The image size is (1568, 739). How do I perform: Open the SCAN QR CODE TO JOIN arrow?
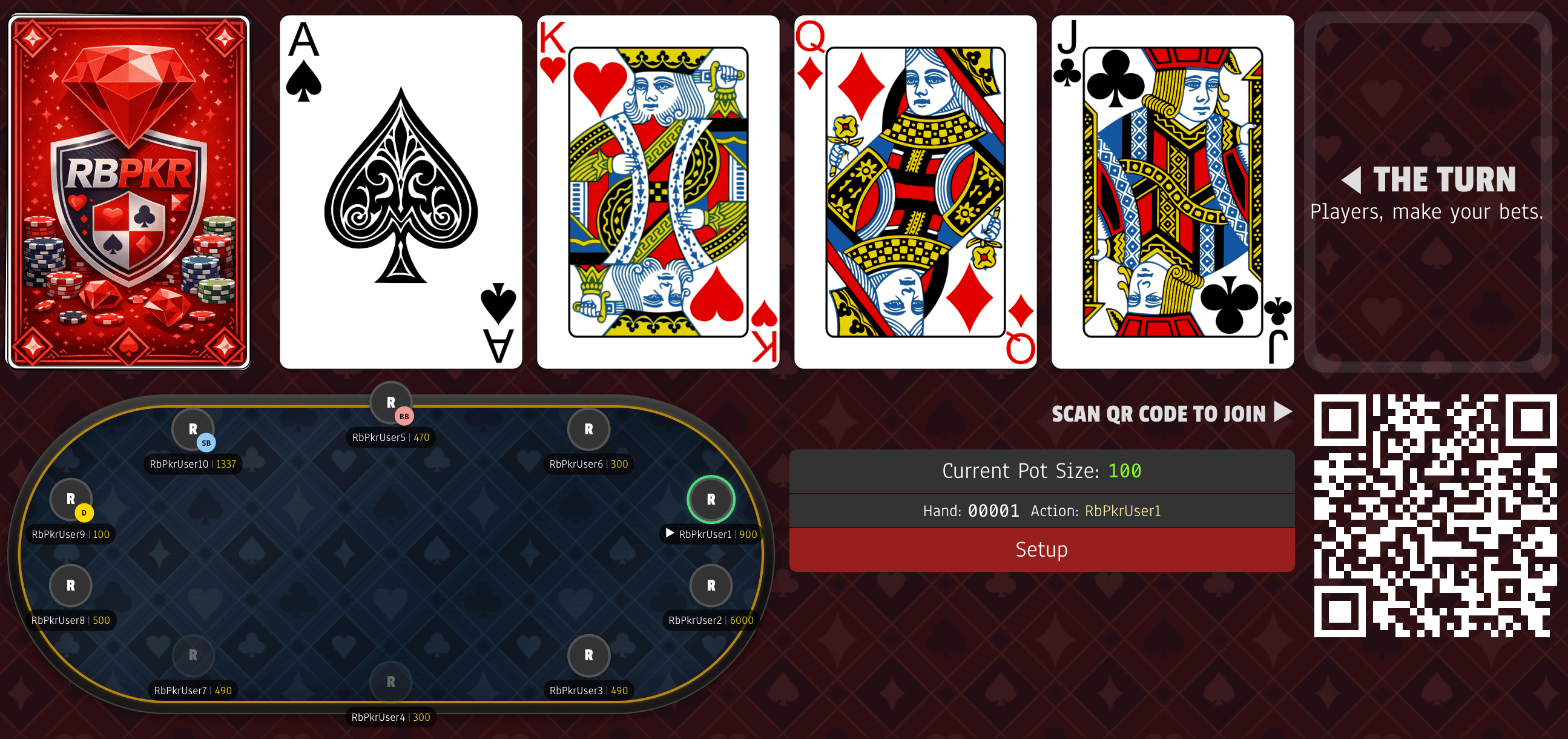(x=1282, y=412)
